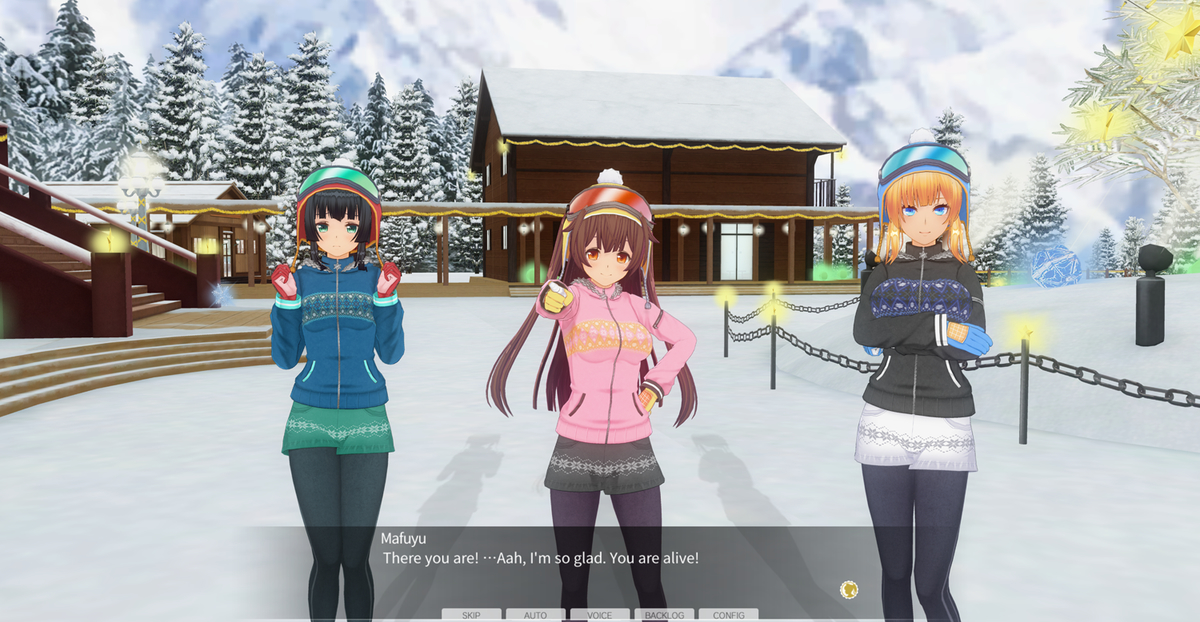This screenshot has height=622, width=1200.
Task: Enable AUTO text advance
Action: [x=535, y=615]
